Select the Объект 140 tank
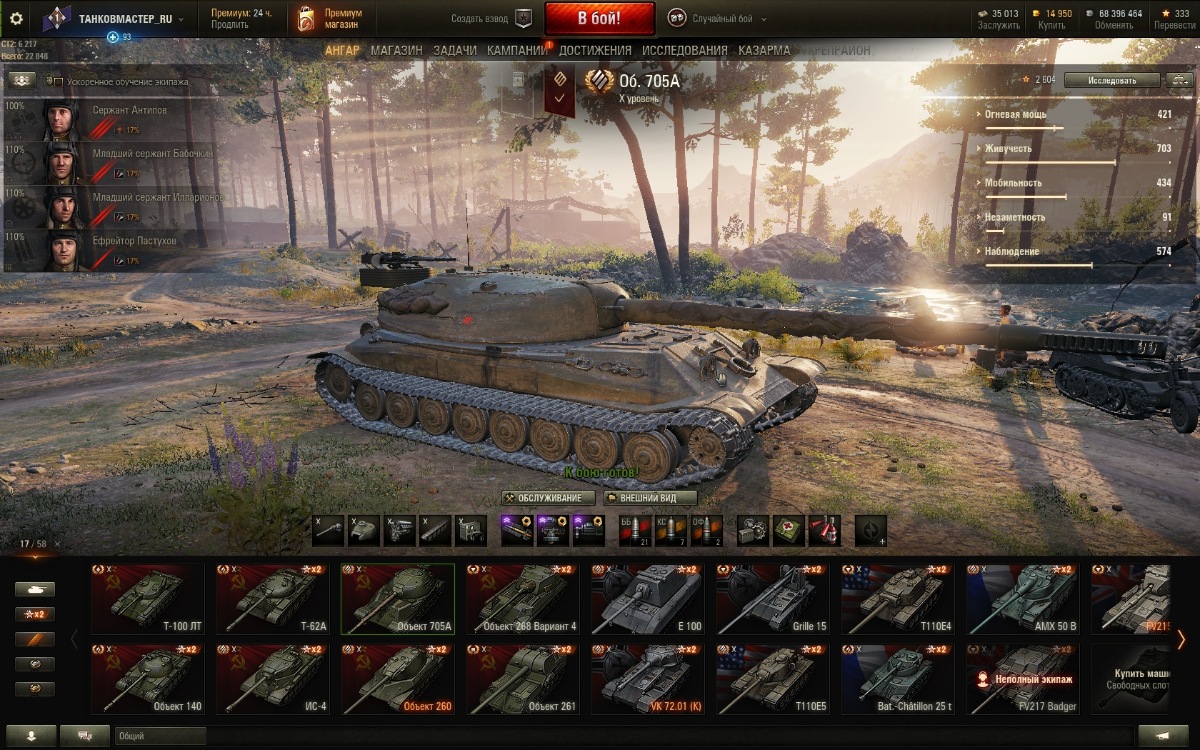The height and width of the screenshot is (750, 1200). coord(147,678)
